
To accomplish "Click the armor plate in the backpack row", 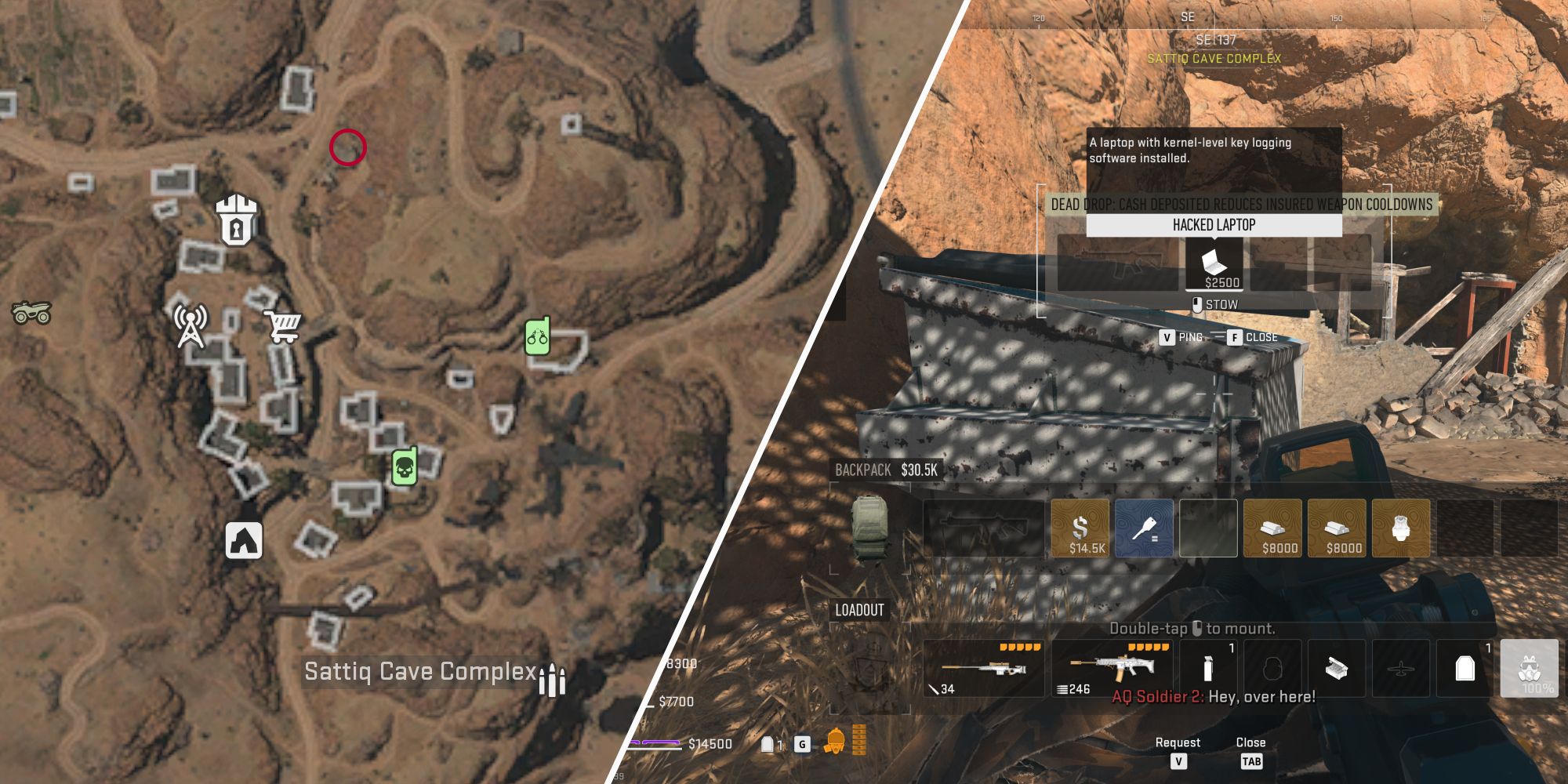I will [1399, 528].
